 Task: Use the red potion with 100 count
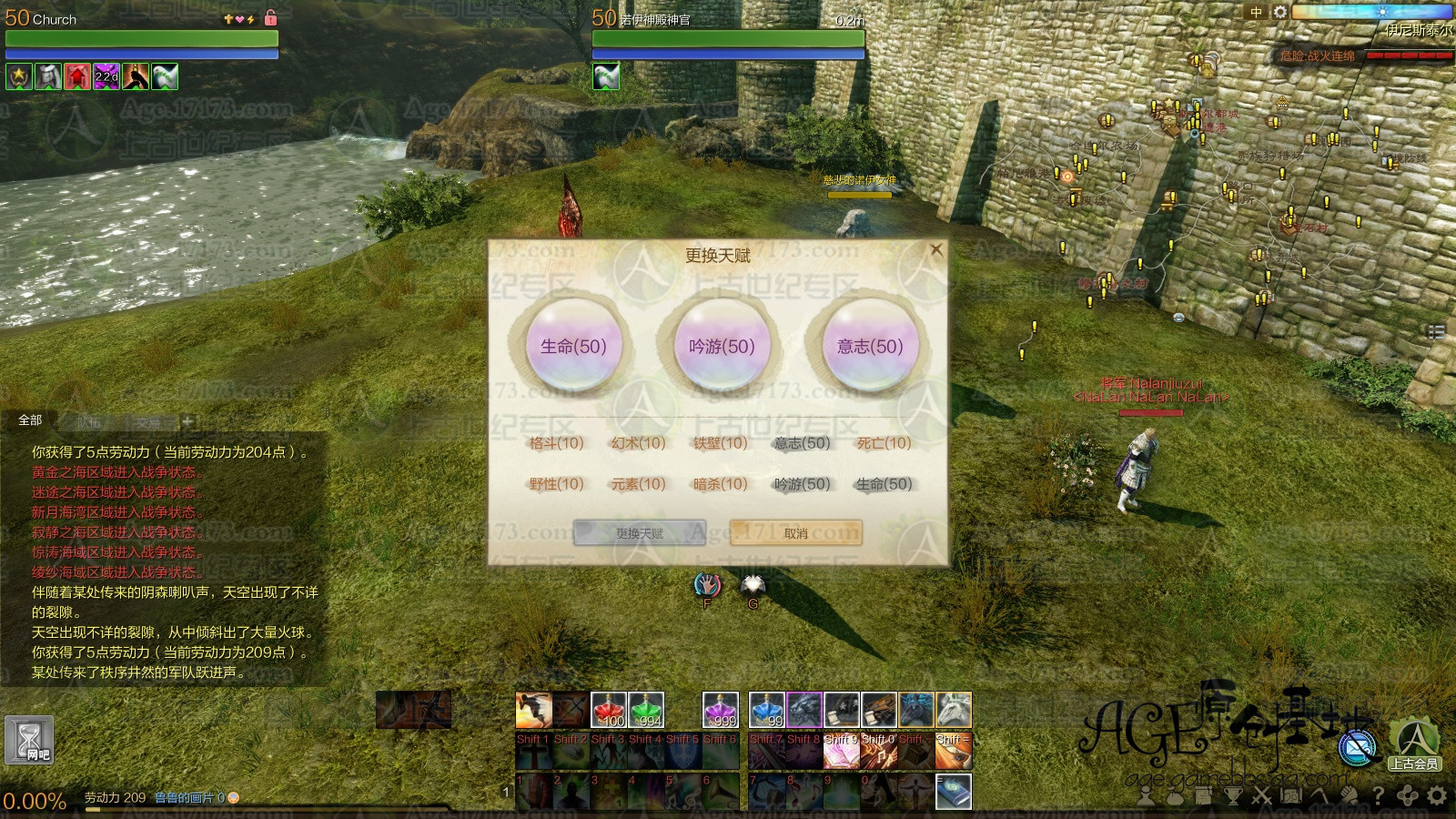pos(608,710)
